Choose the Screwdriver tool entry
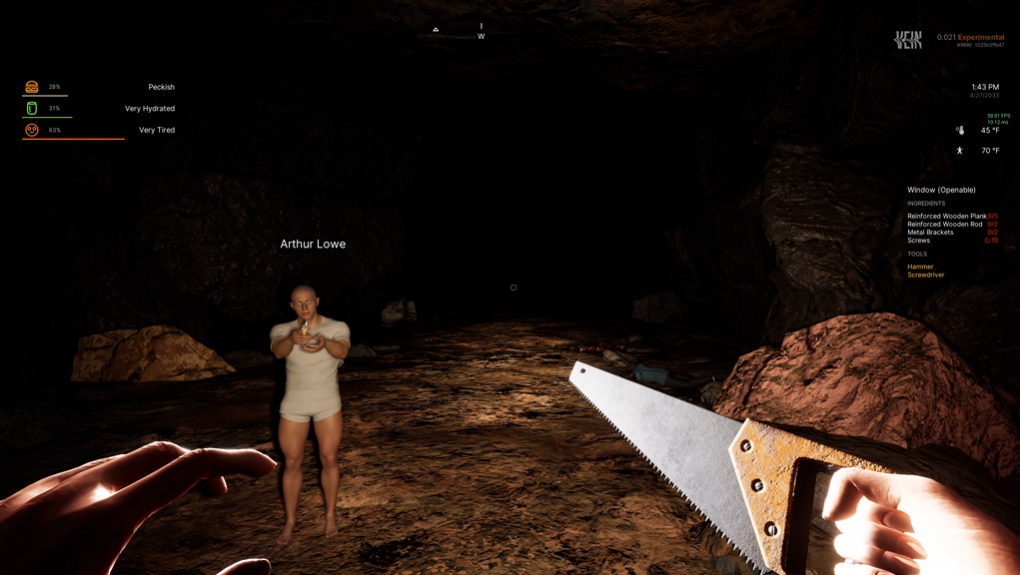 [925, 275]
